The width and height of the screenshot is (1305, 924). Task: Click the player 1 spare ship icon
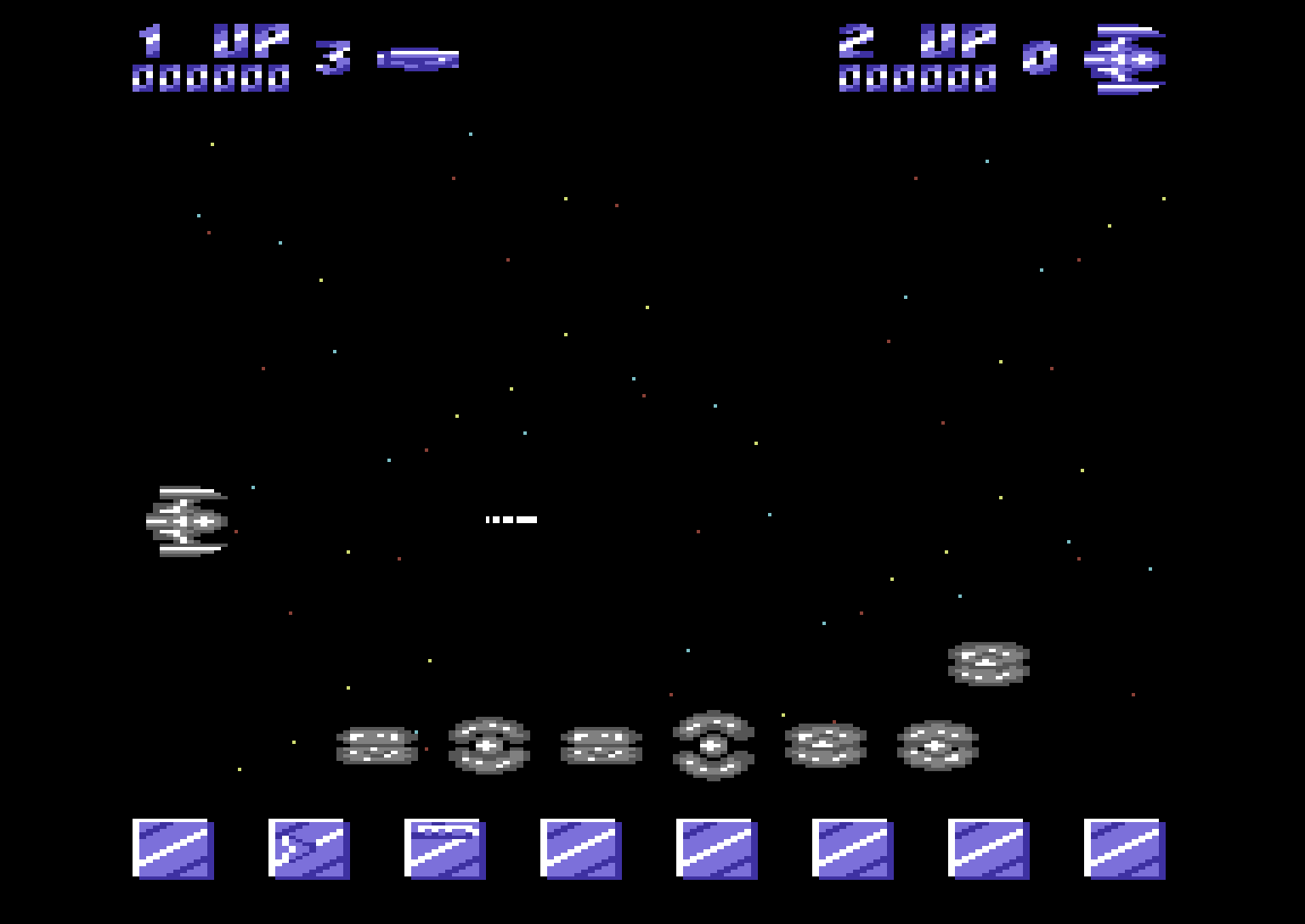[418, 56]
